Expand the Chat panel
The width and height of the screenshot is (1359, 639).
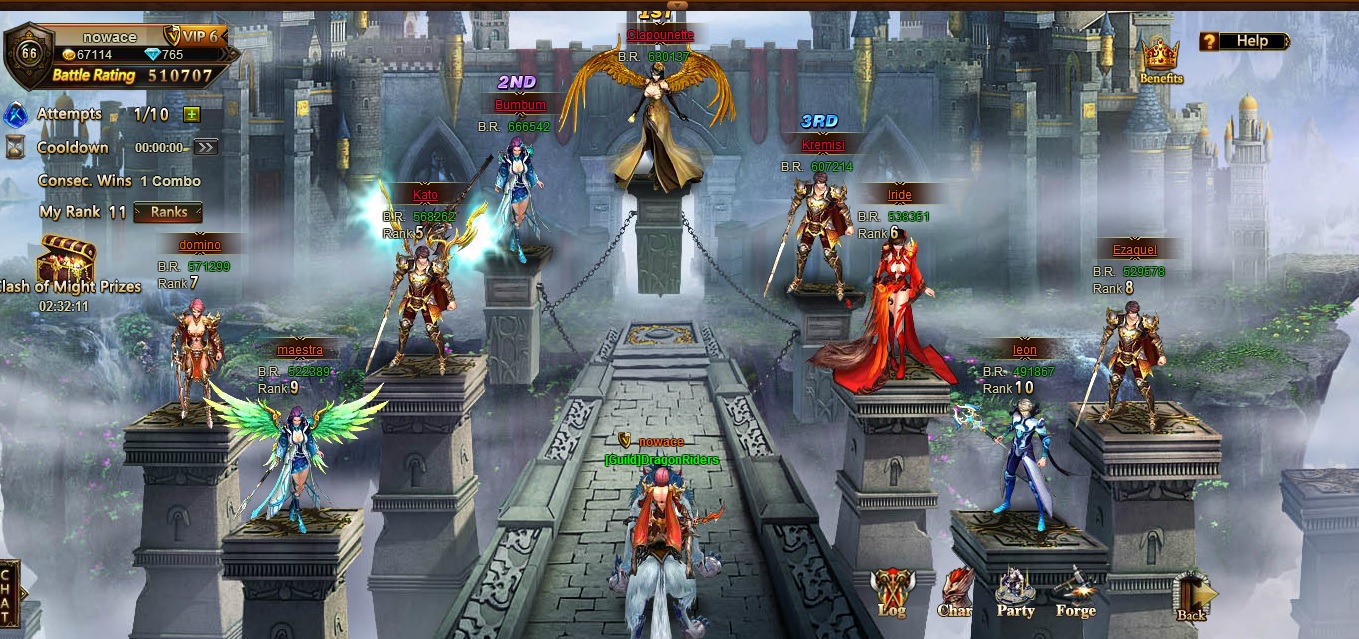pyautogui.click(x=9, y=593)
